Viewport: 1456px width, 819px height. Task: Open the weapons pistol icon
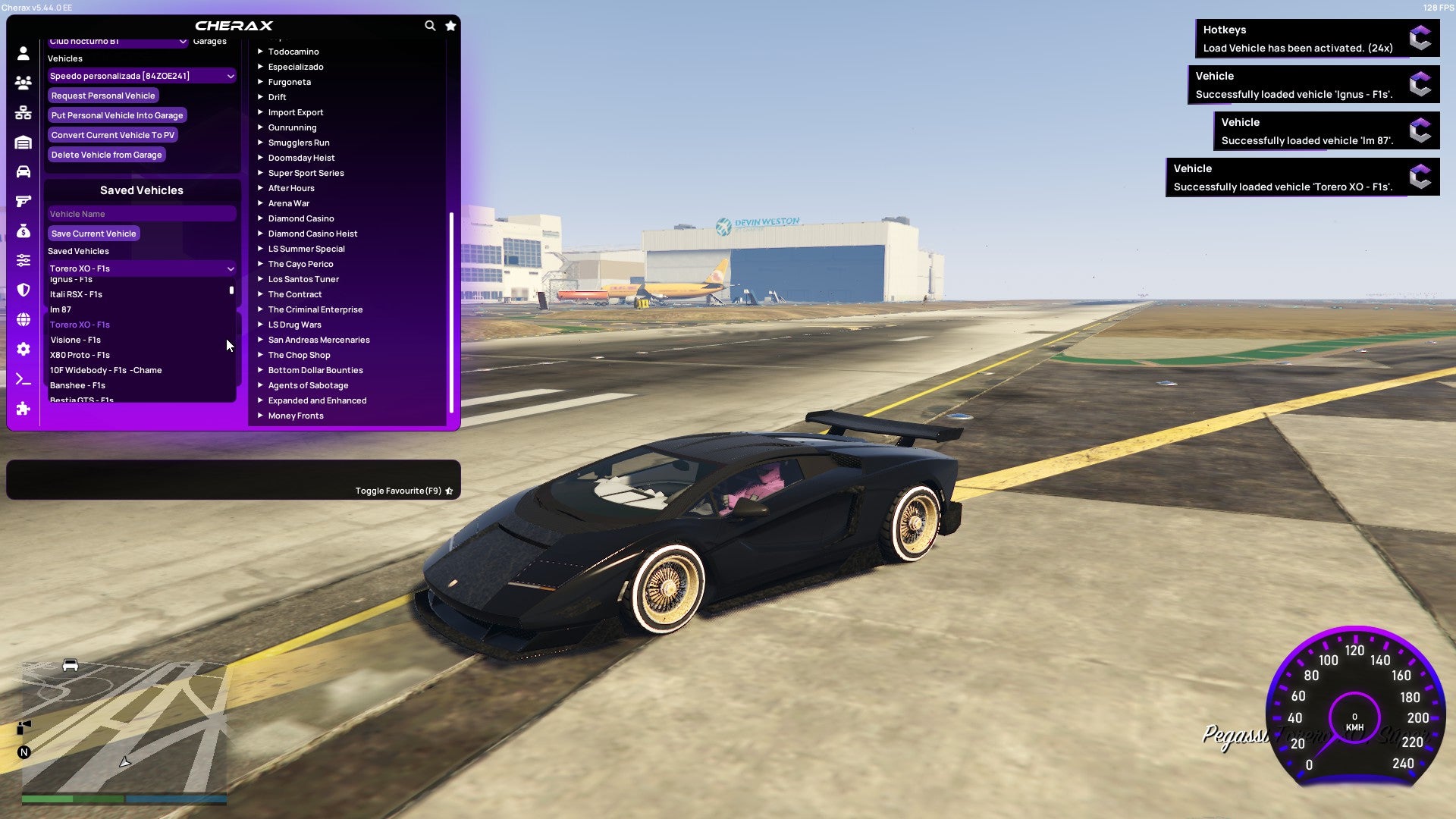23,201
